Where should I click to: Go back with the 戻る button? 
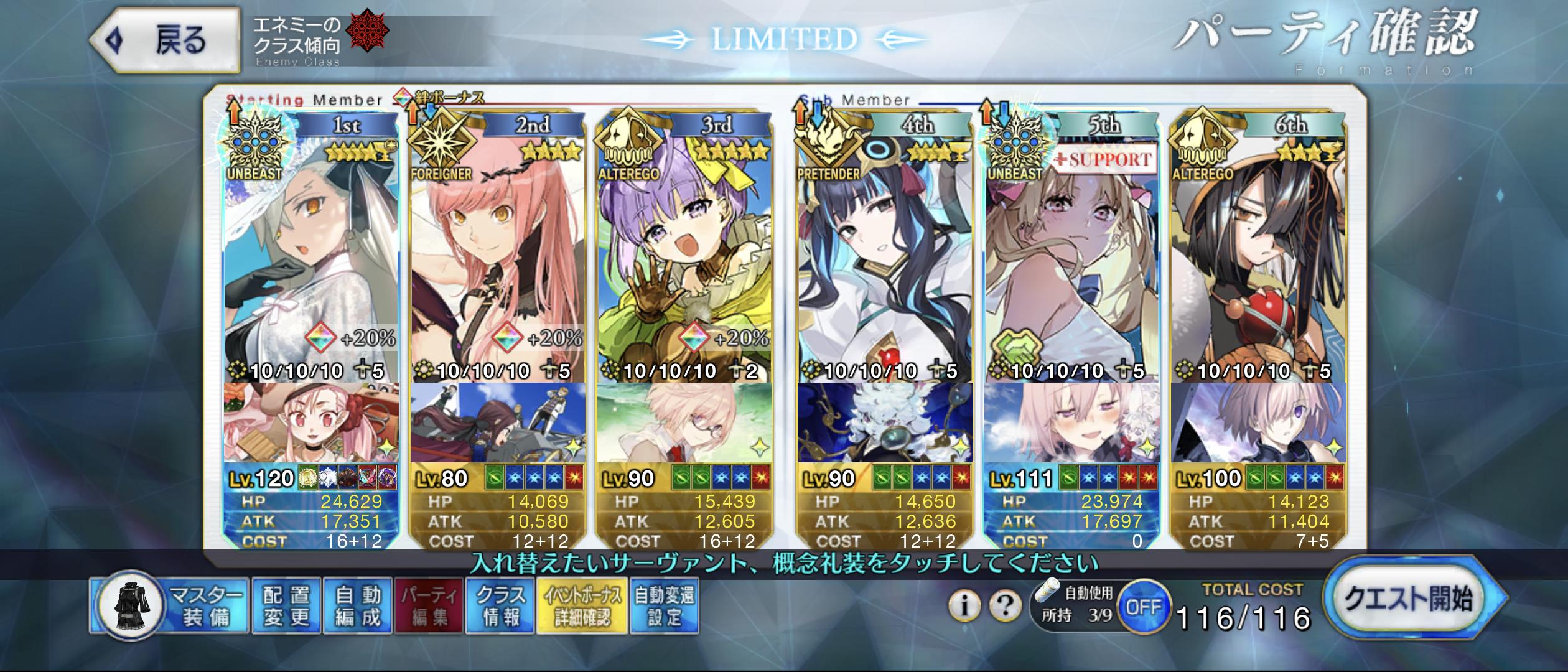[x=164, y=41]
